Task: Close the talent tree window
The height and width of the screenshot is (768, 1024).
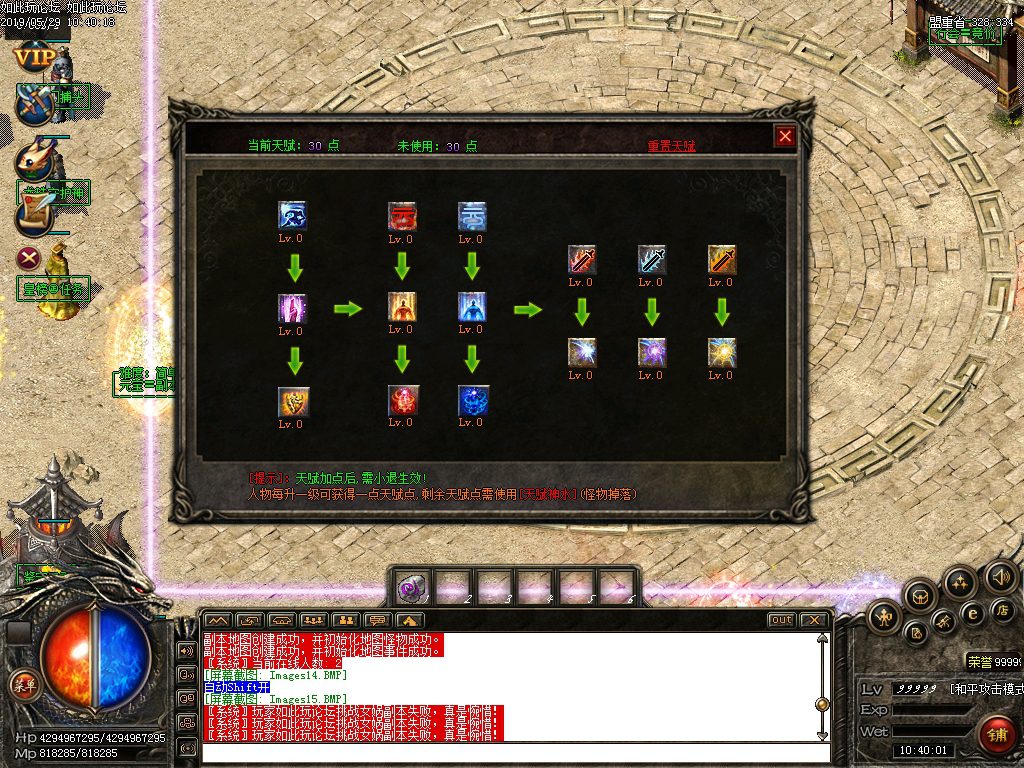Action: (x=785, y=136)
